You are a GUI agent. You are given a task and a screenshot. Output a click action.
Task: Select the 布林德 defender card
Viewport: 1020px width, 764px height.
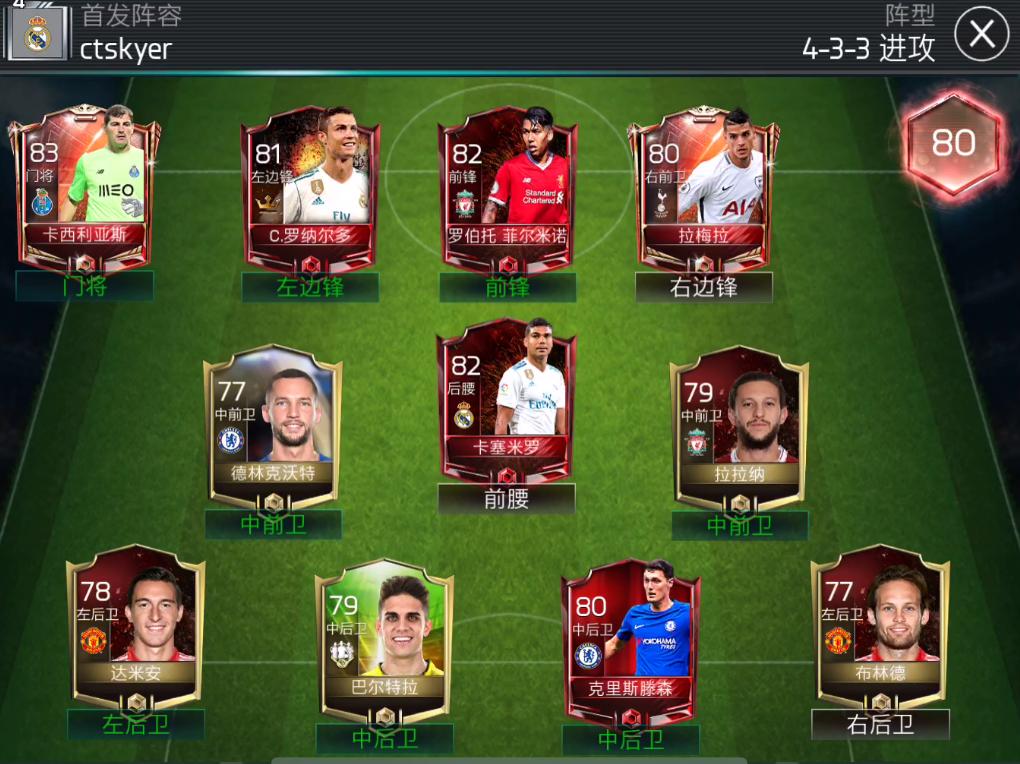[x=880, y=625]
